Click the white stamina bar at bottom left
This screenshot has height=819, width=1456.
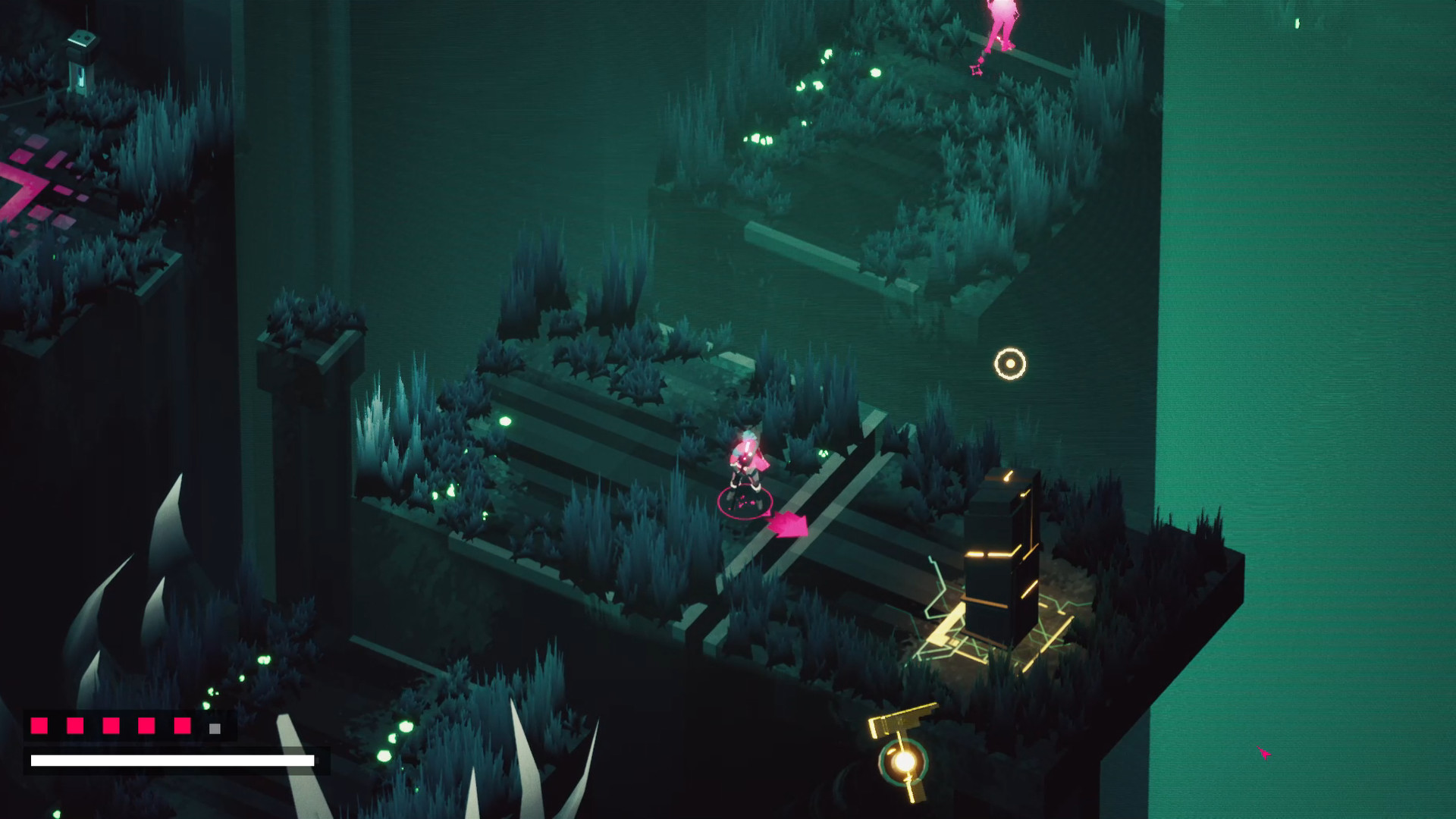[x=171, y=760]
